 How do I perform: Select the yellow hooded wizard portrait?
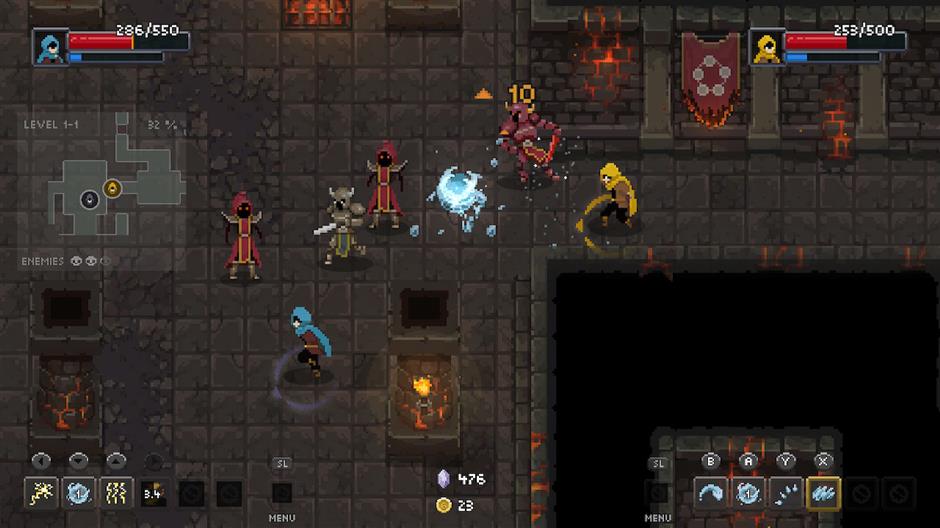coord(766,46)
